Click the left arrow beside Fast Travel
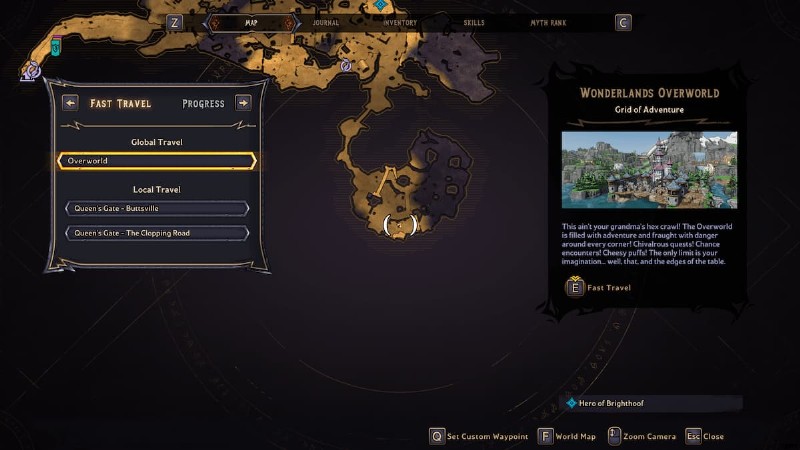The width and height of the screenshot is (800, 450). [70, 103]
